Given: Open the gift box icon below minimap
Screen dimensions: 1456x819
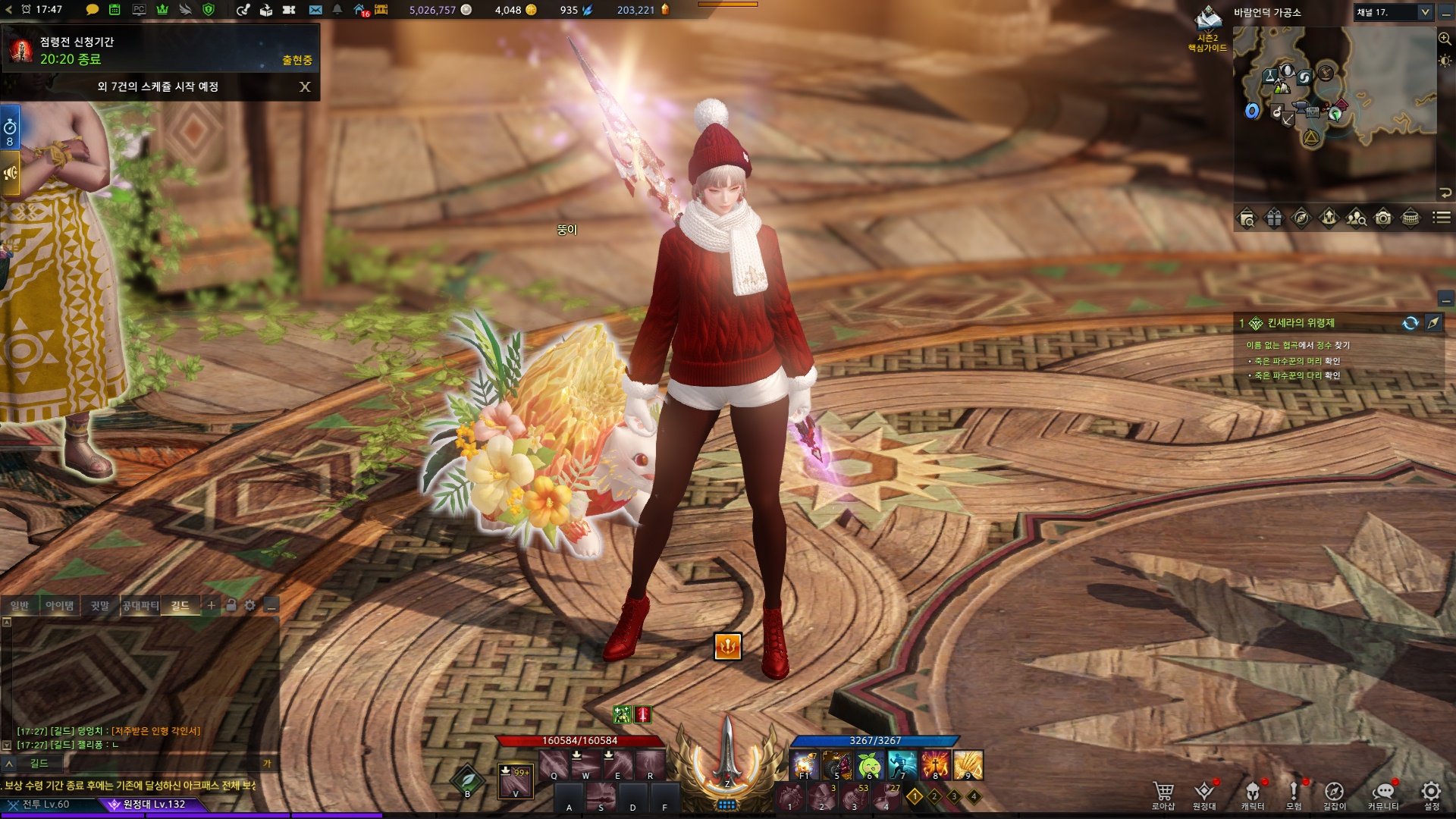Looking at the screenshot, I should click(x=1274, y=218).
